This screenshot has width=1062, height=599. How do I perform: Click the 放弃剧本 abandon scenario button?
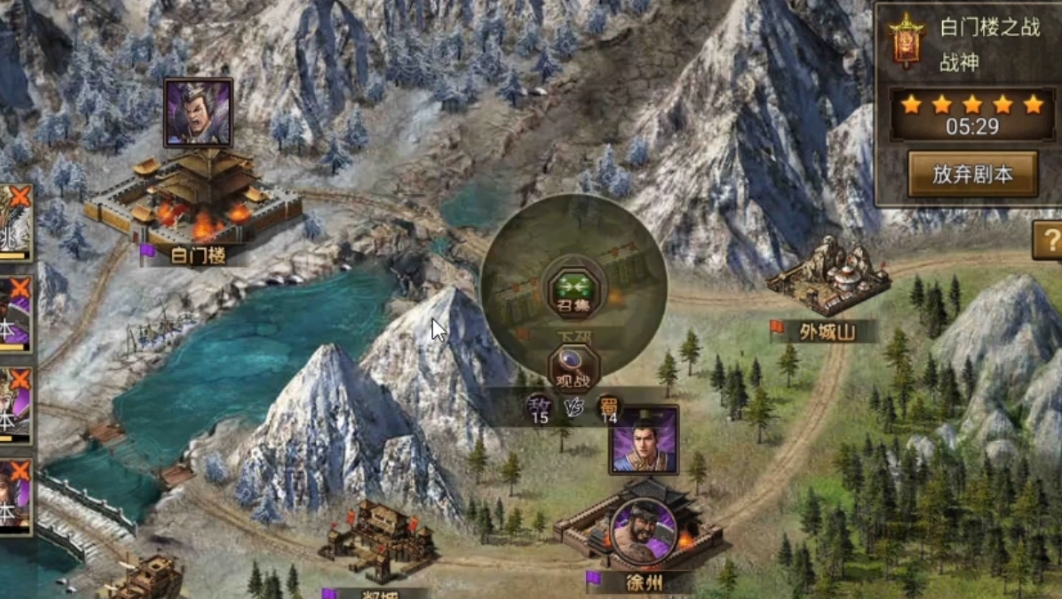click(x=972, y=174)
